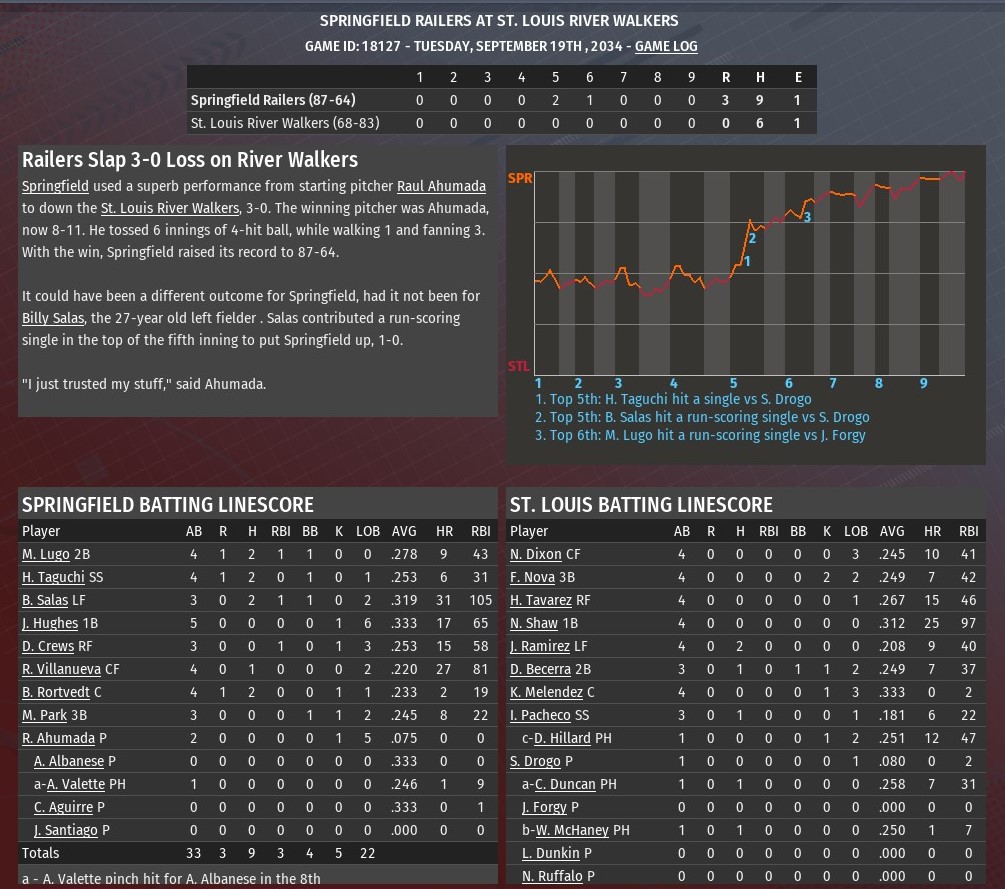Image resolution: width=1005 pixels, height=889 pixels.
Task: Open Raul Ahumada's player page from the recap
Action: (x=441, y=186)
